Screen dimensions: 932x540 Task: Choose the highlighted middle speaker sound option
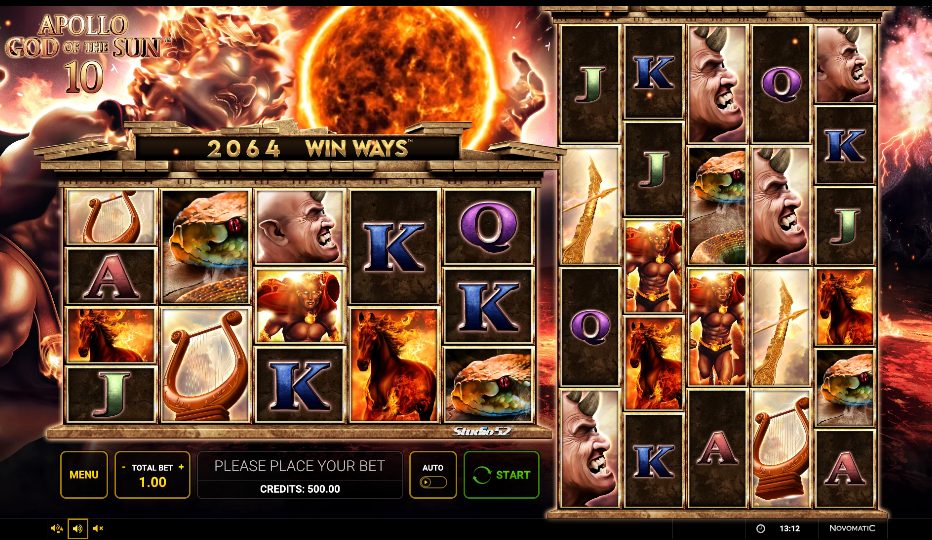[x=77, y=528]
